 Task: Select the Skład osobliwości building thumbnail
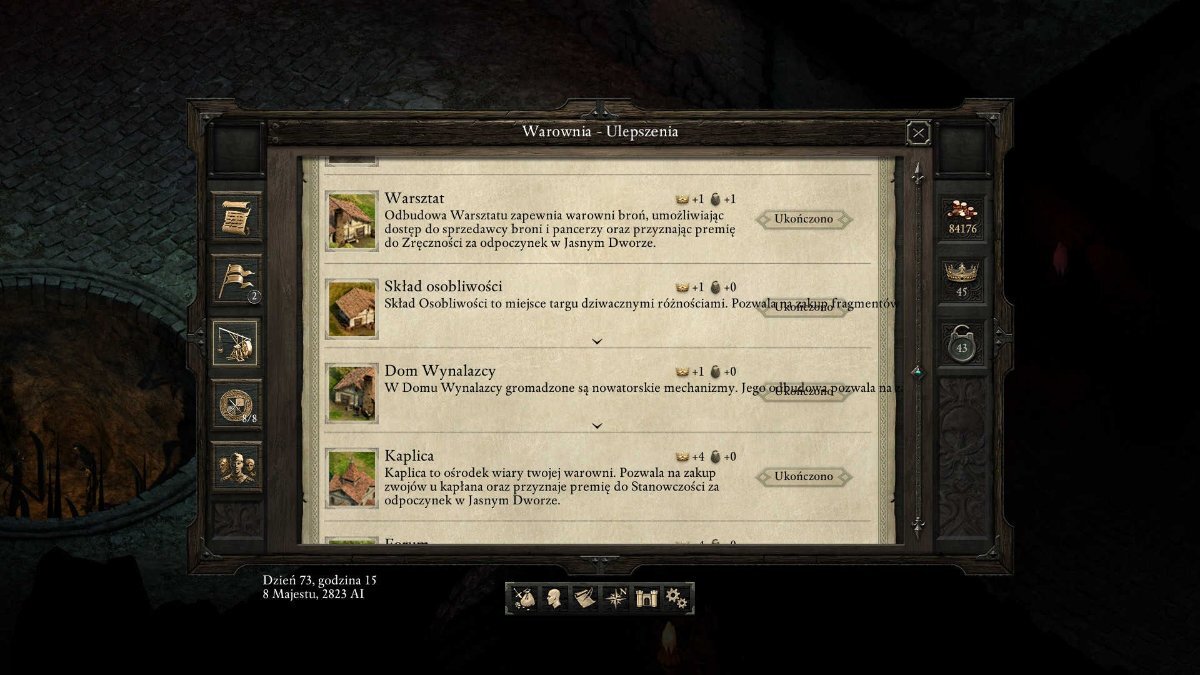coord(352,307)
